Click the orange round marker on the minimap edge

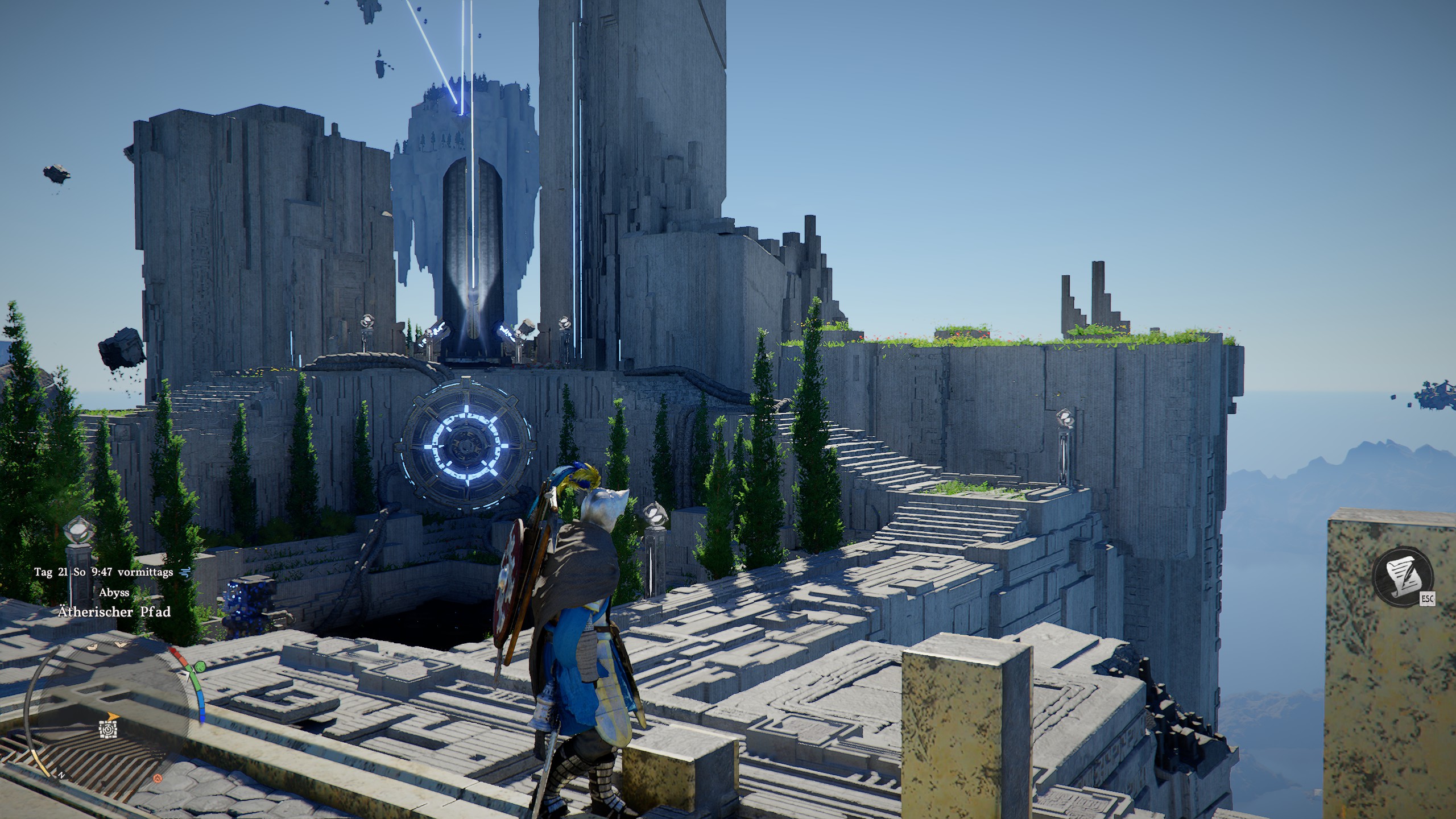tap(159, 778)
